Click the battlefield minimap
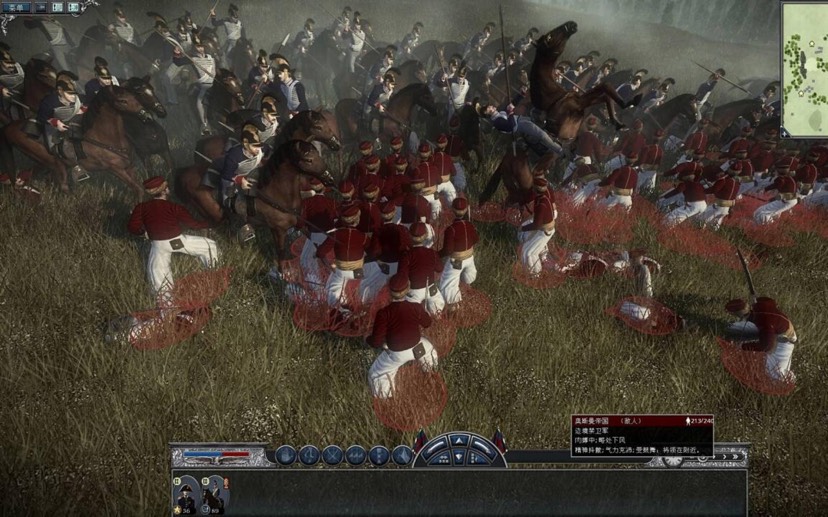The width and height of the screenshot is (828, 517). [x=806, y=70]
